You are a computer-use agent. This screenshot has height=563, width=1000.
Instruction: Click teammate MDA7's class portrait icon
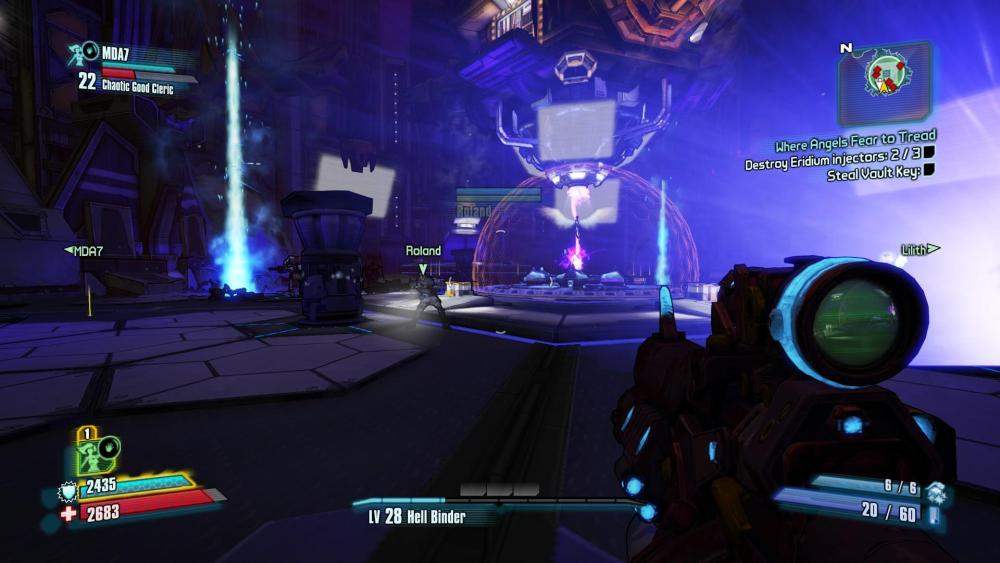point(83,52)
